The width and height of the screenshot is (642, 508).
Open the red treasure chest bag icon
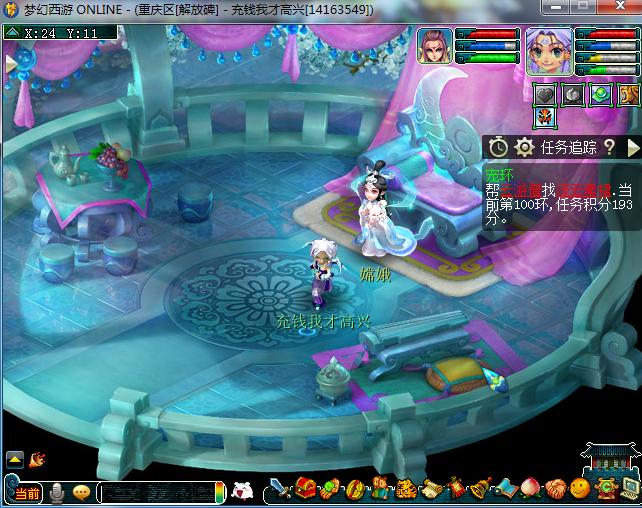click(x=305, y=489)
